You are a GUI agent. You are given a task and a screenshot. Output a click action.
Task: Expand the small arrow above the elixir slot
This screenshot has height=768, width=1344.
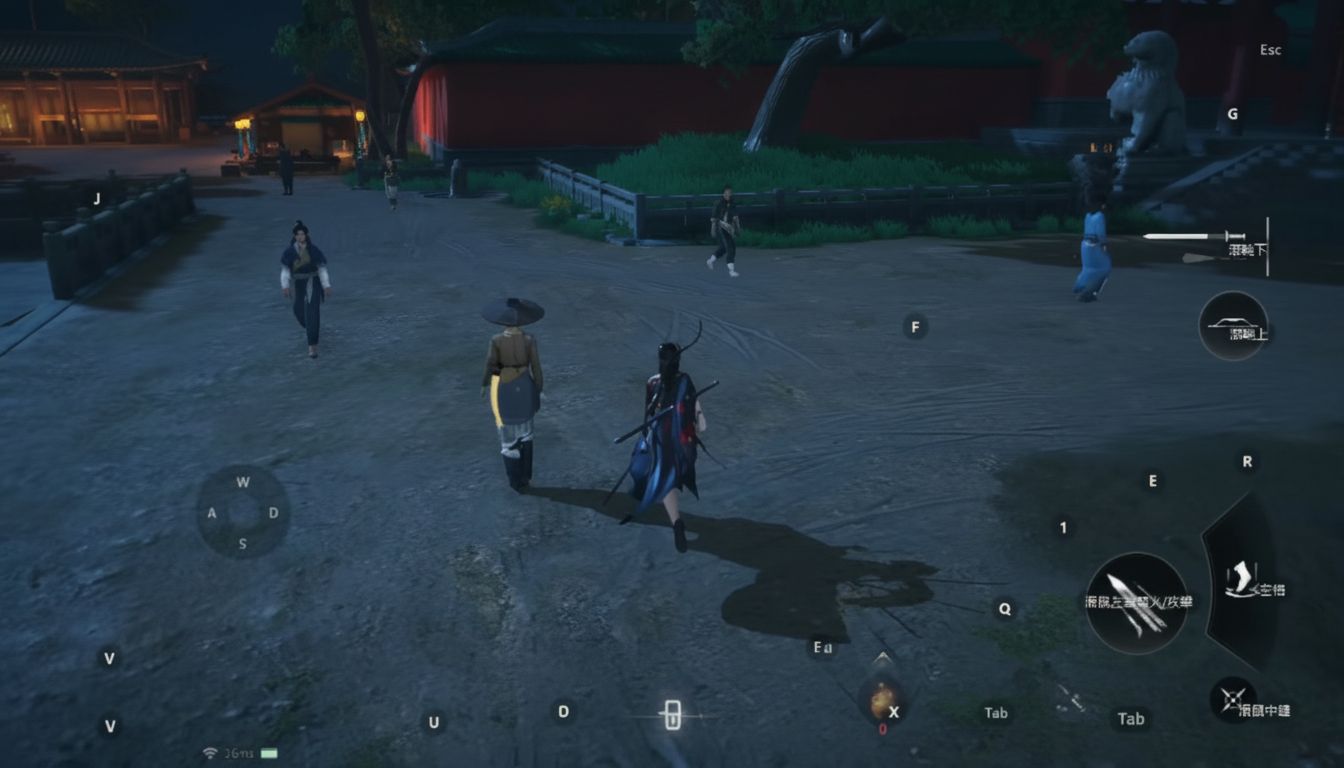click(x=884, y=657)
